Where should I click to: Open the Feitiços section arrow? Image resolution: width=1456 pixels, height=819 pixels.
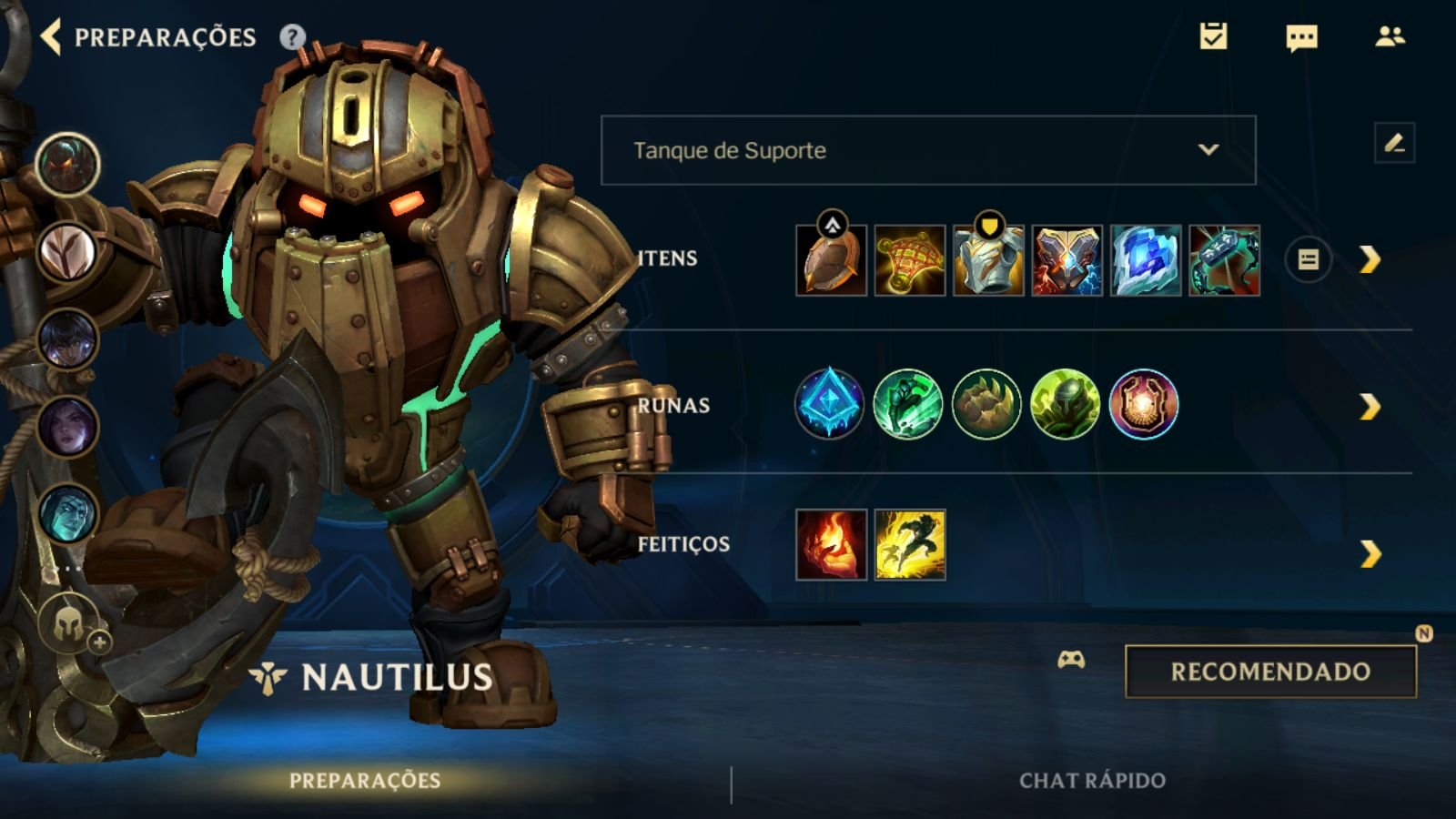[1370, 553]
